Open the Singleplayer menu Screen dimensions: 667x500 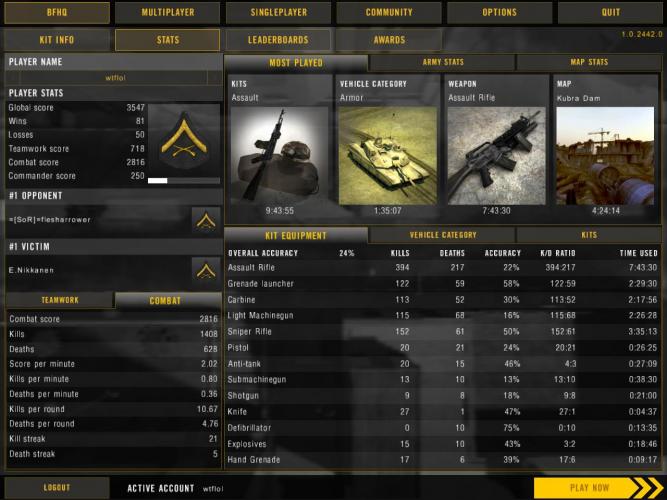click(x=278, y=12)
